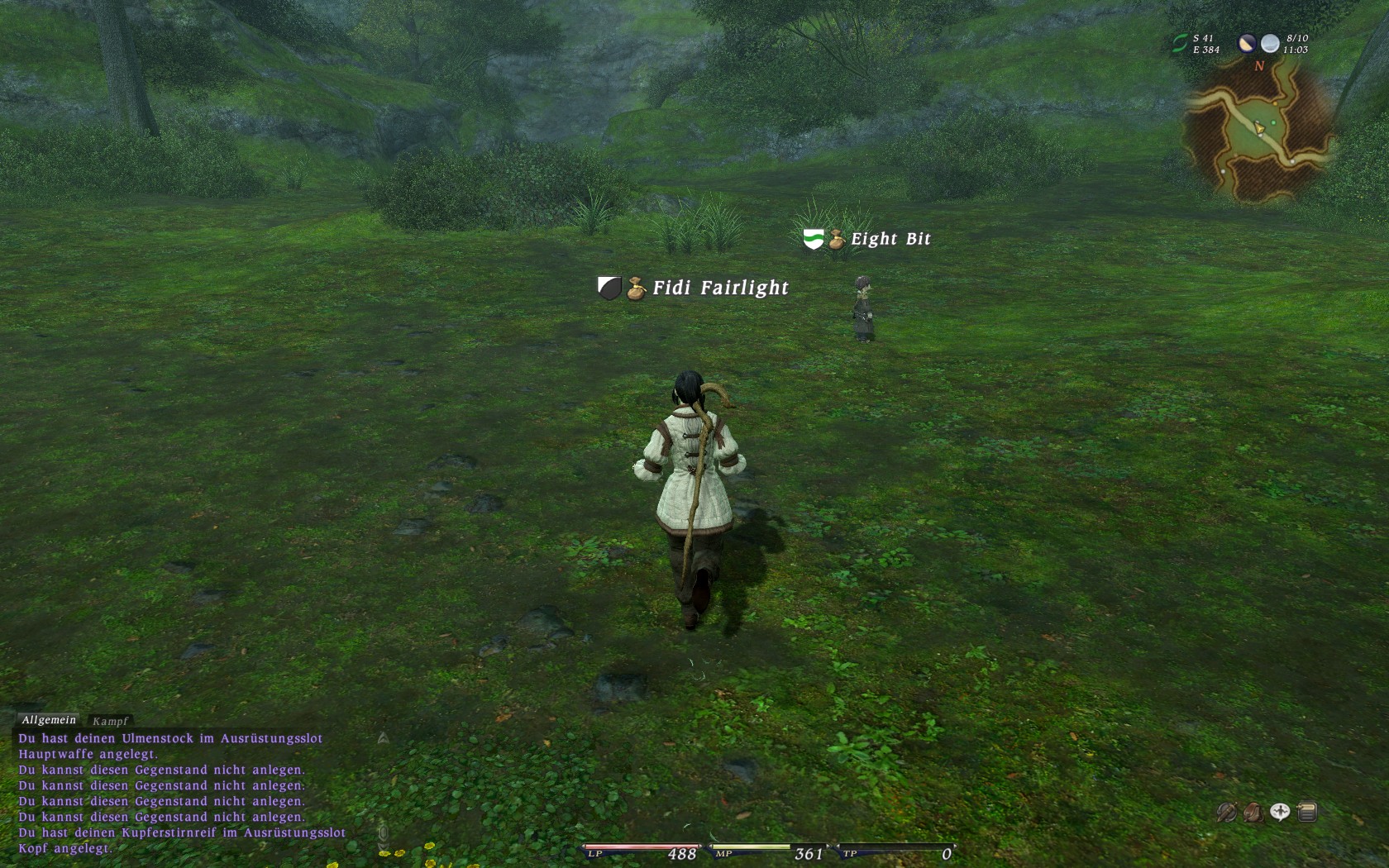Click the sheathed sword icon

tap(1226, 813)
